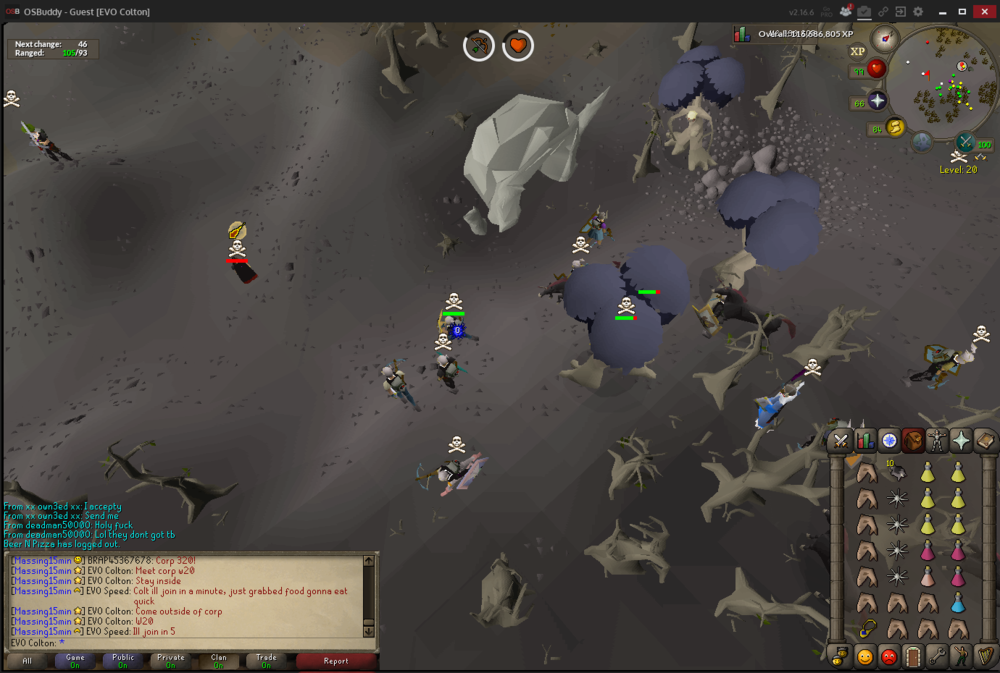Open OSBuddy settings gear in title bar
The width and height of the screenshot is (1000, 673).
click(918, 11)
